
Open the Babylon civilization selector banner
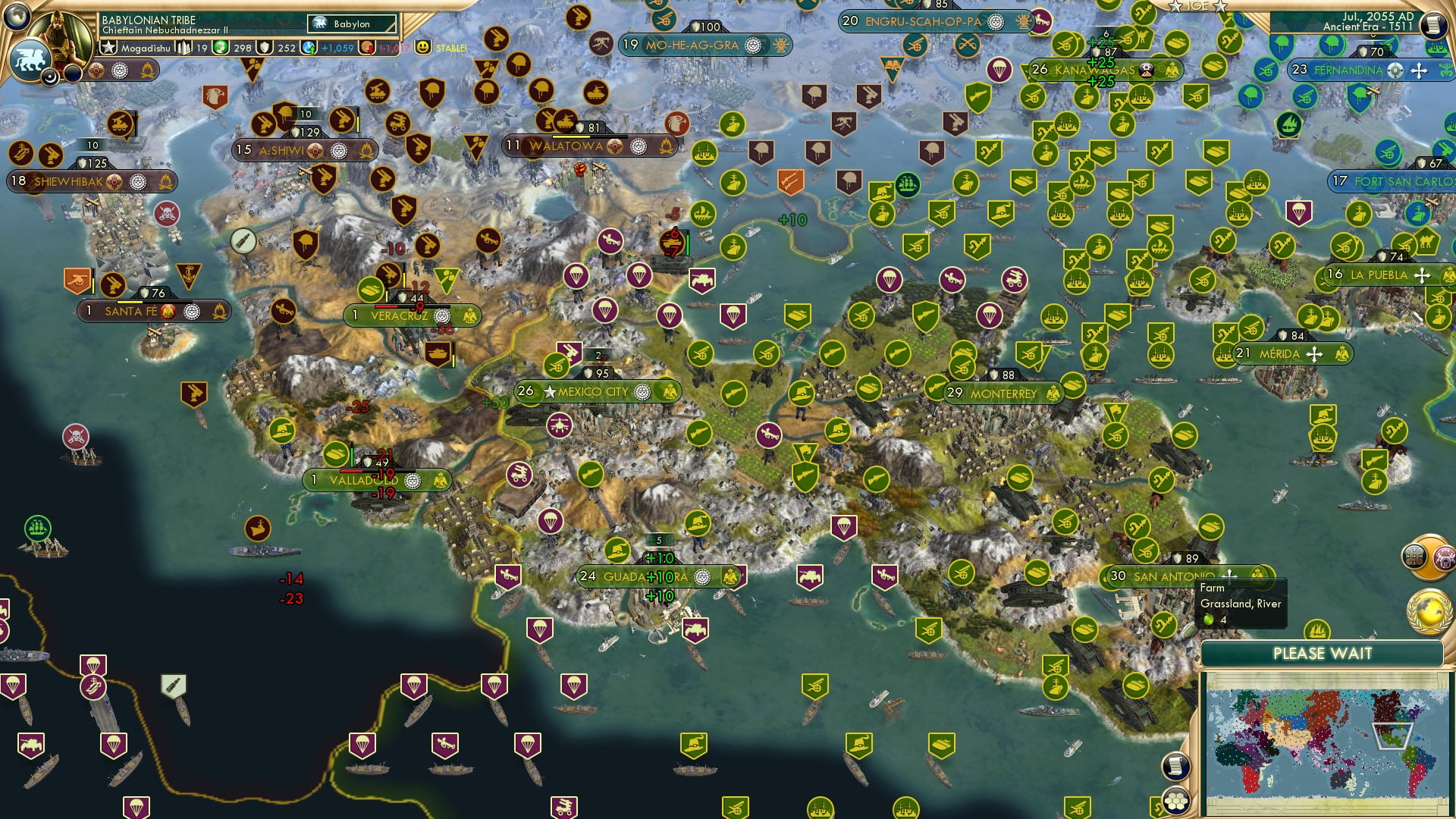pos(350,24)
